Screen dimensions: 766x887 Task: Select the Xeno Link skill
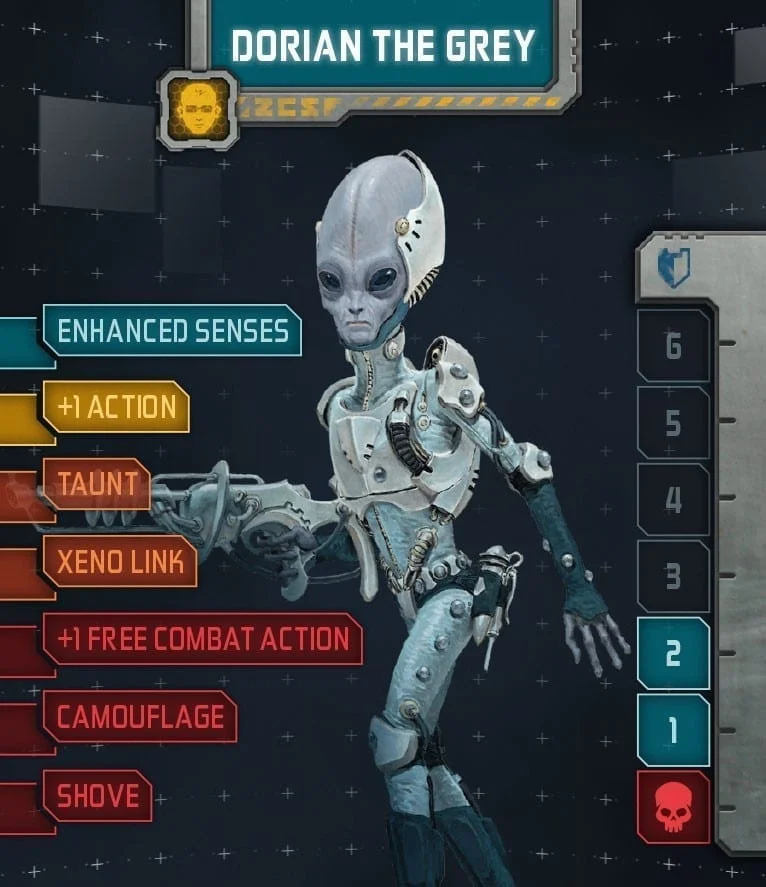(x=120, y=561)
